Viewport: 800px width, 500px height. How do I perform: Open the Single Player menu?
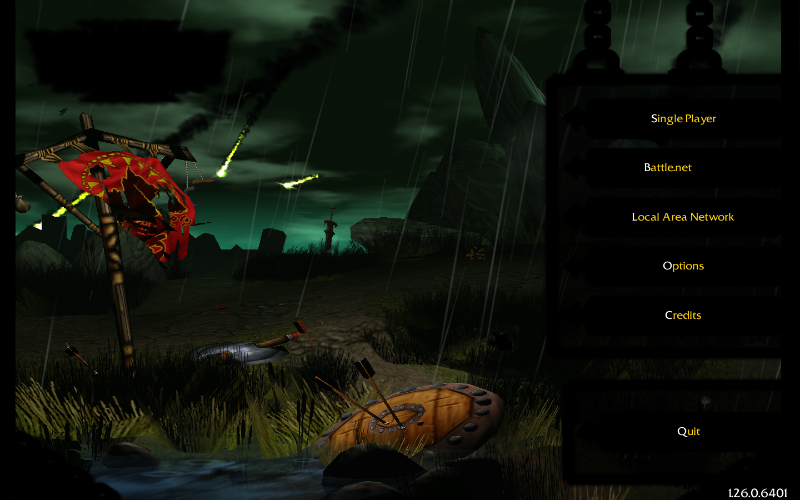tap(683, 119)
